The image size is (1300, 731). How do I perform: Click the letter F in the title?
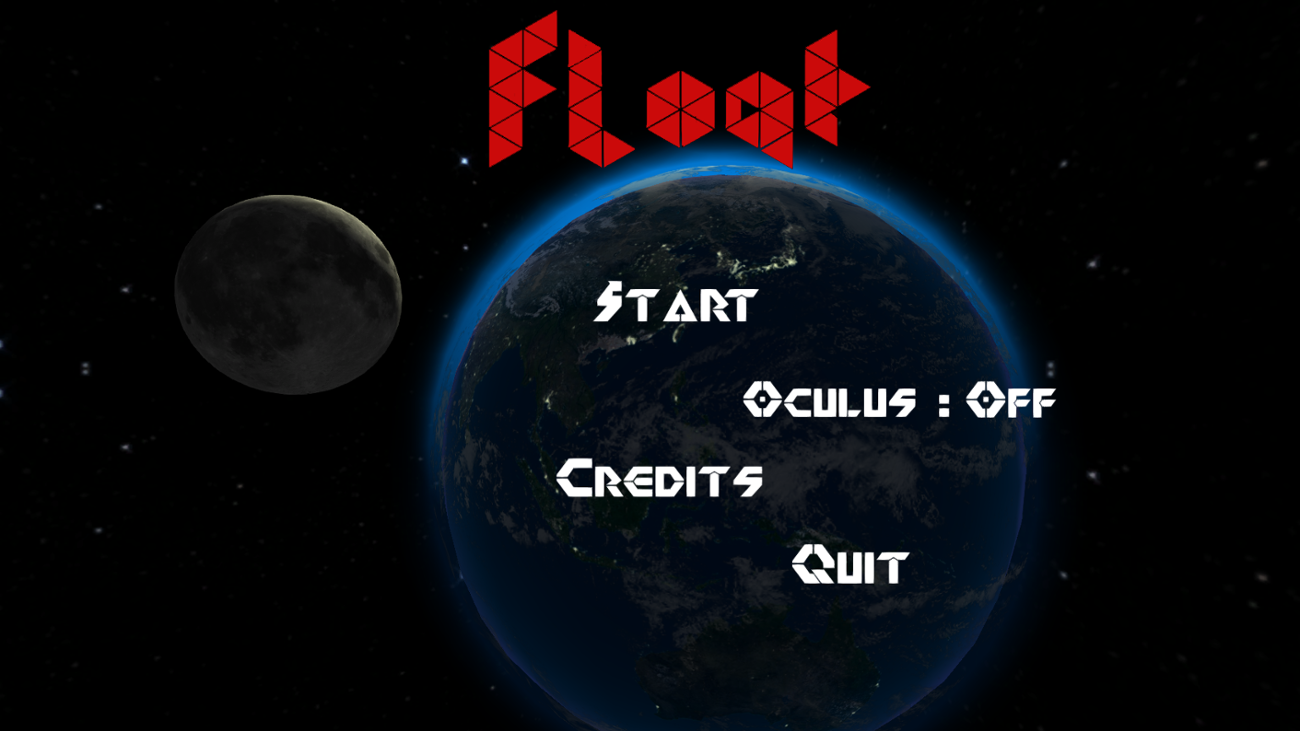point(523,90)
